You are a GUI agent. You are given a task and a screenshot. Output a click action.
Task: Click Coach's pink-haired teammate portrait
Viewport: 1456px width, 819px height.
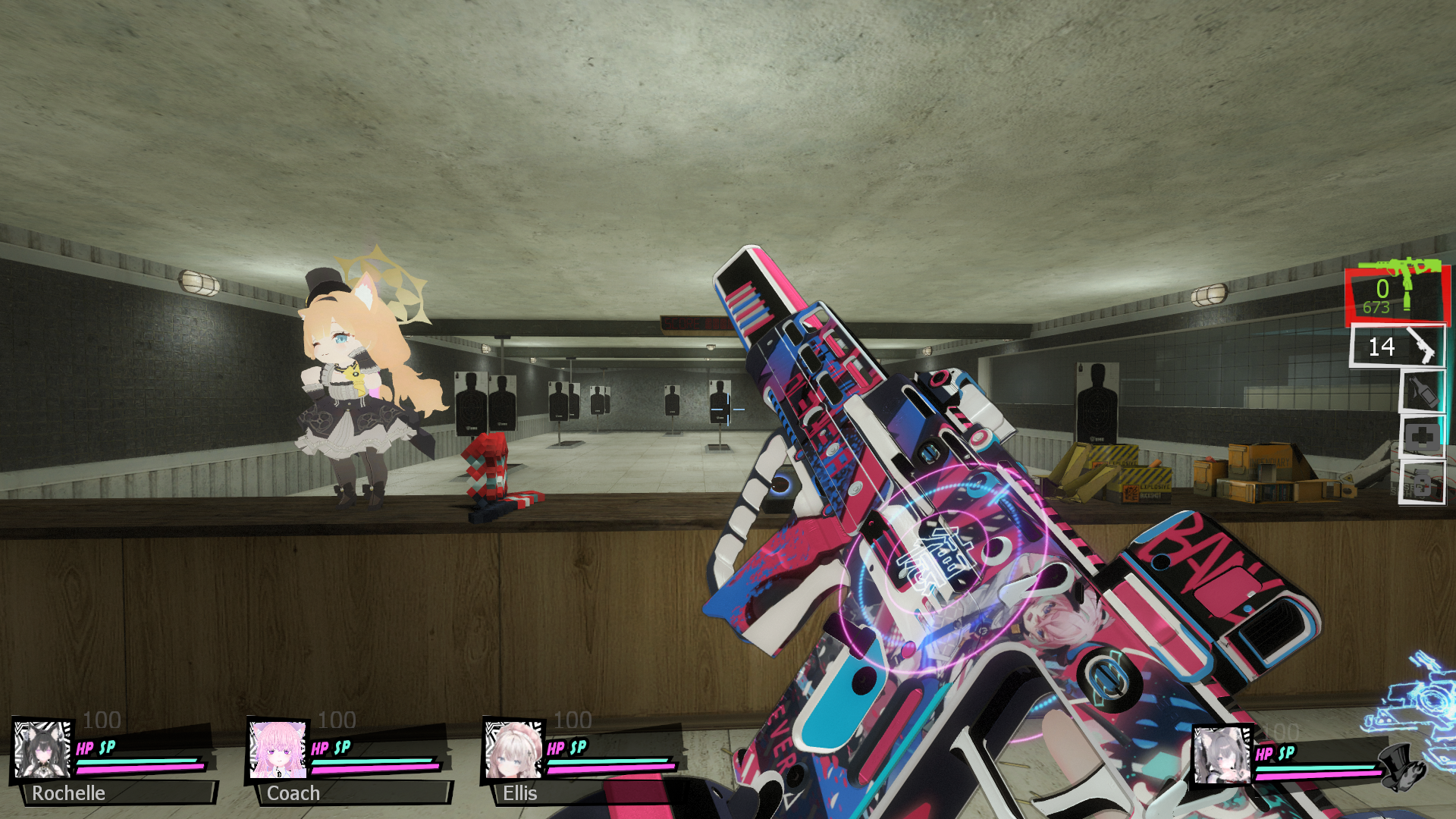click(278, 750)
